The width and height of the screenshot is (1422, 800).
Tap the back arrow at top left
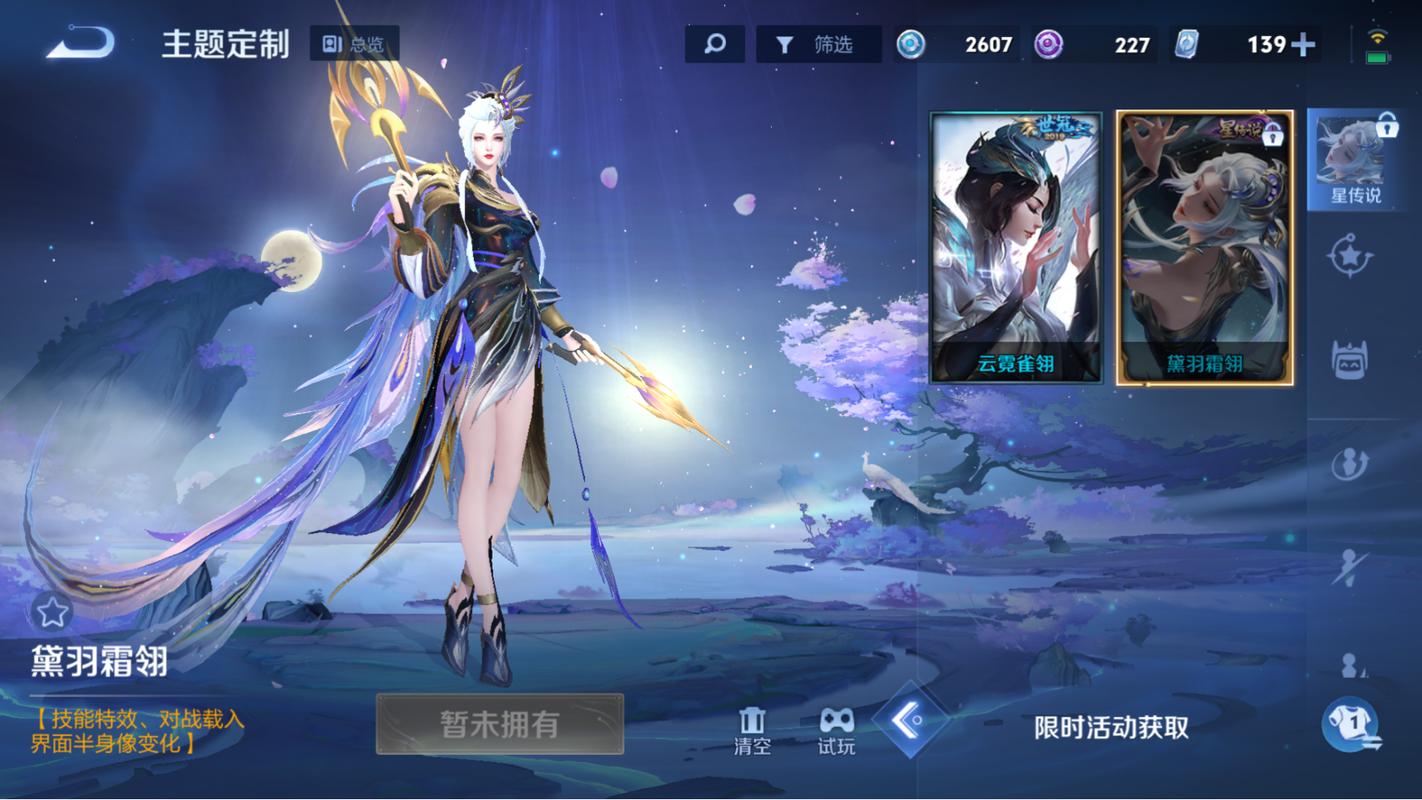click(x=78, y=43)
